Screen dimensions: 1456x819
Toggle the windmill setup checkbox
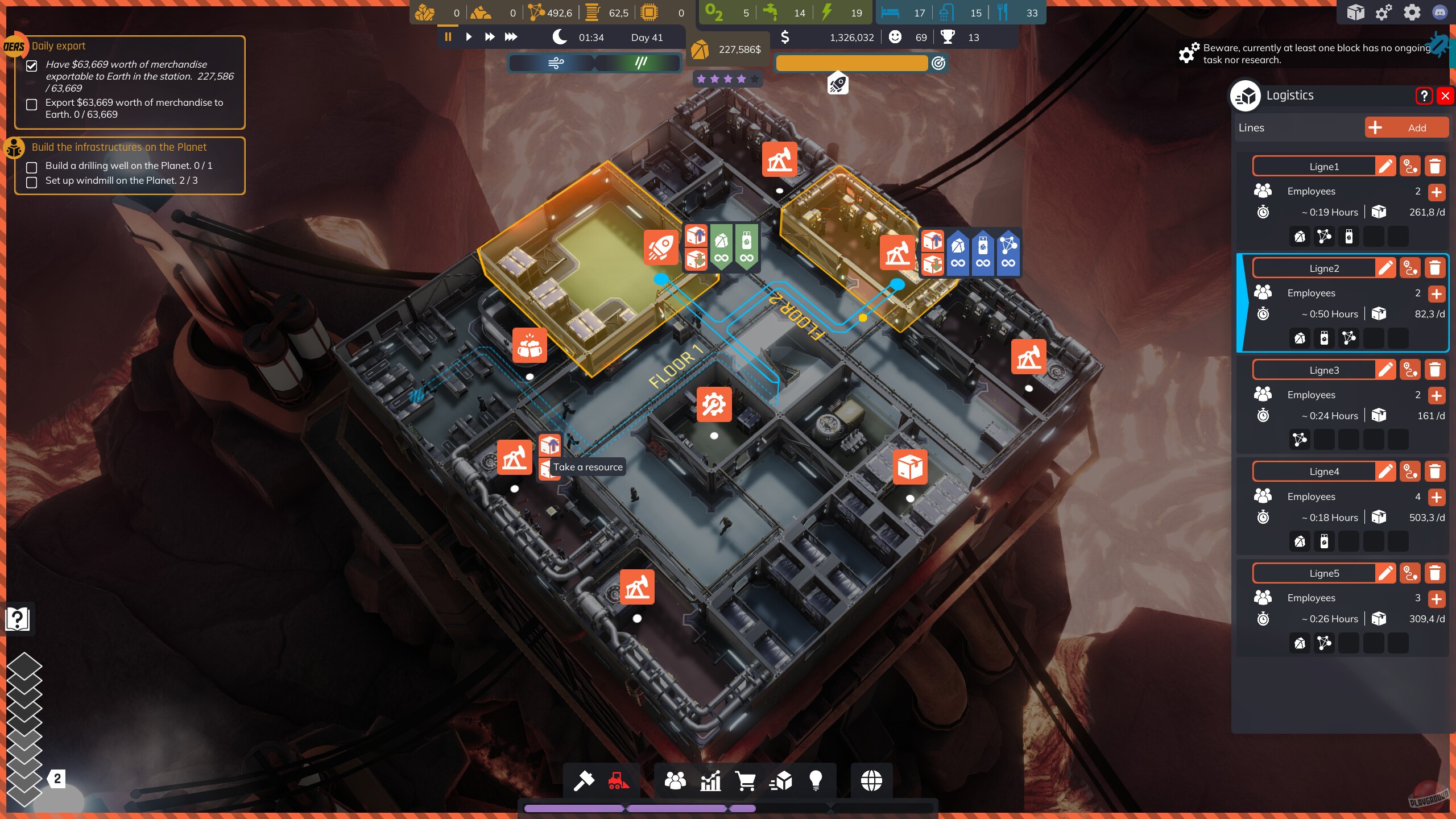(32, 183)
